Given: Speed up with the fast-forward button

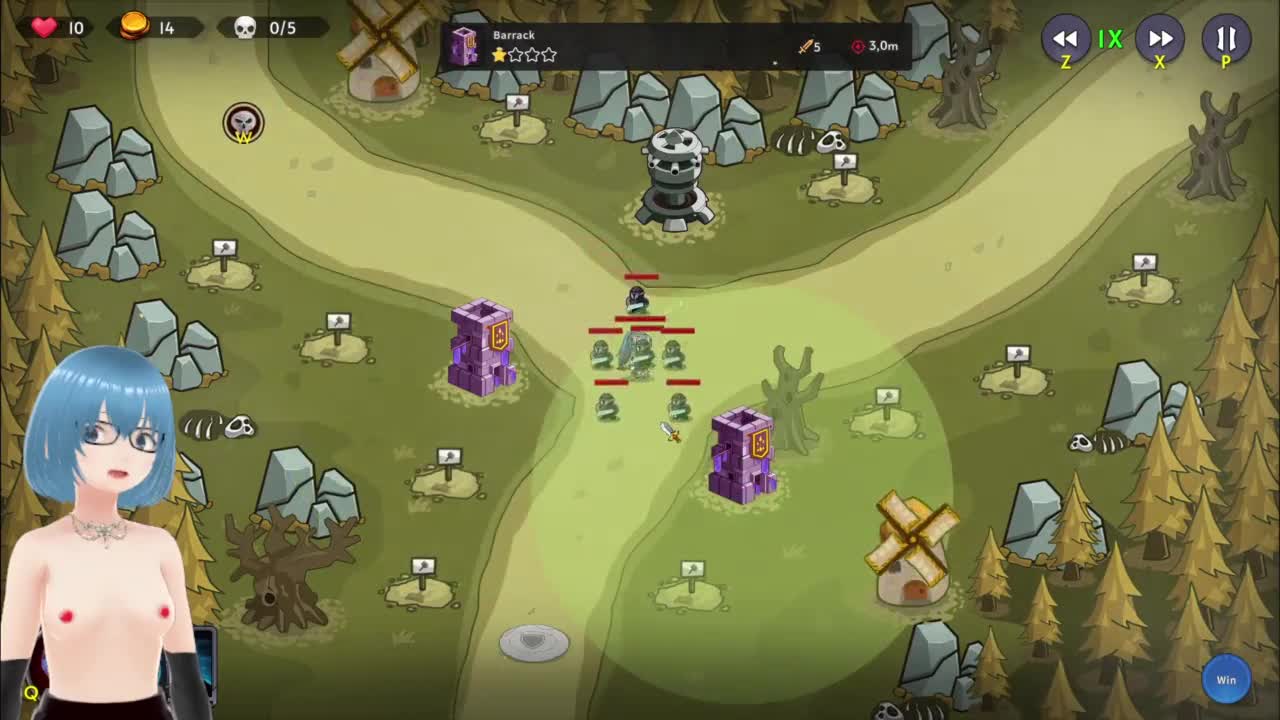Looking at the screenshot, I should [x=1160, y=39].
